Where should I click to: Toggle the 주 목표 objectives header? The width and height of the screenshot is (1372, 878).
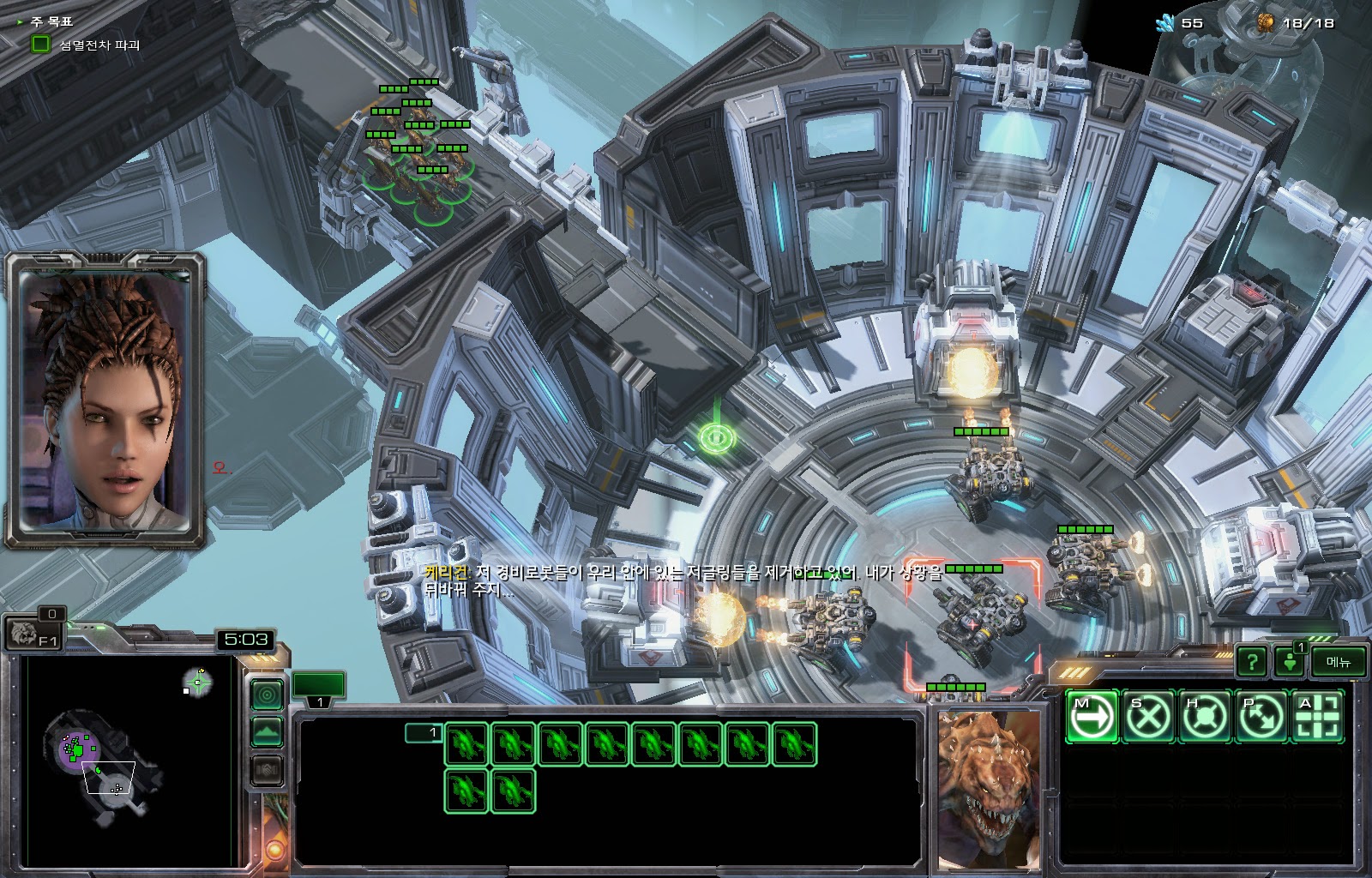point(51,21)
